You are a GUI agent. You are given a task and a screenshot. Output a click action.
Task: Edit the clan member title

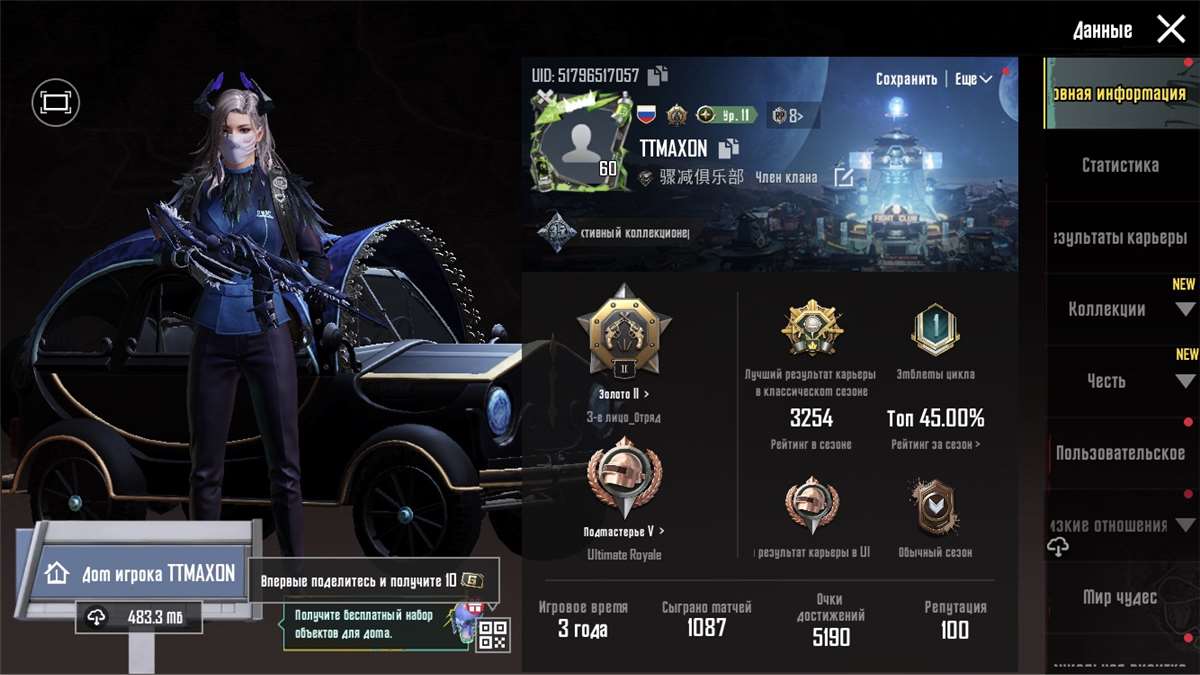844,178
